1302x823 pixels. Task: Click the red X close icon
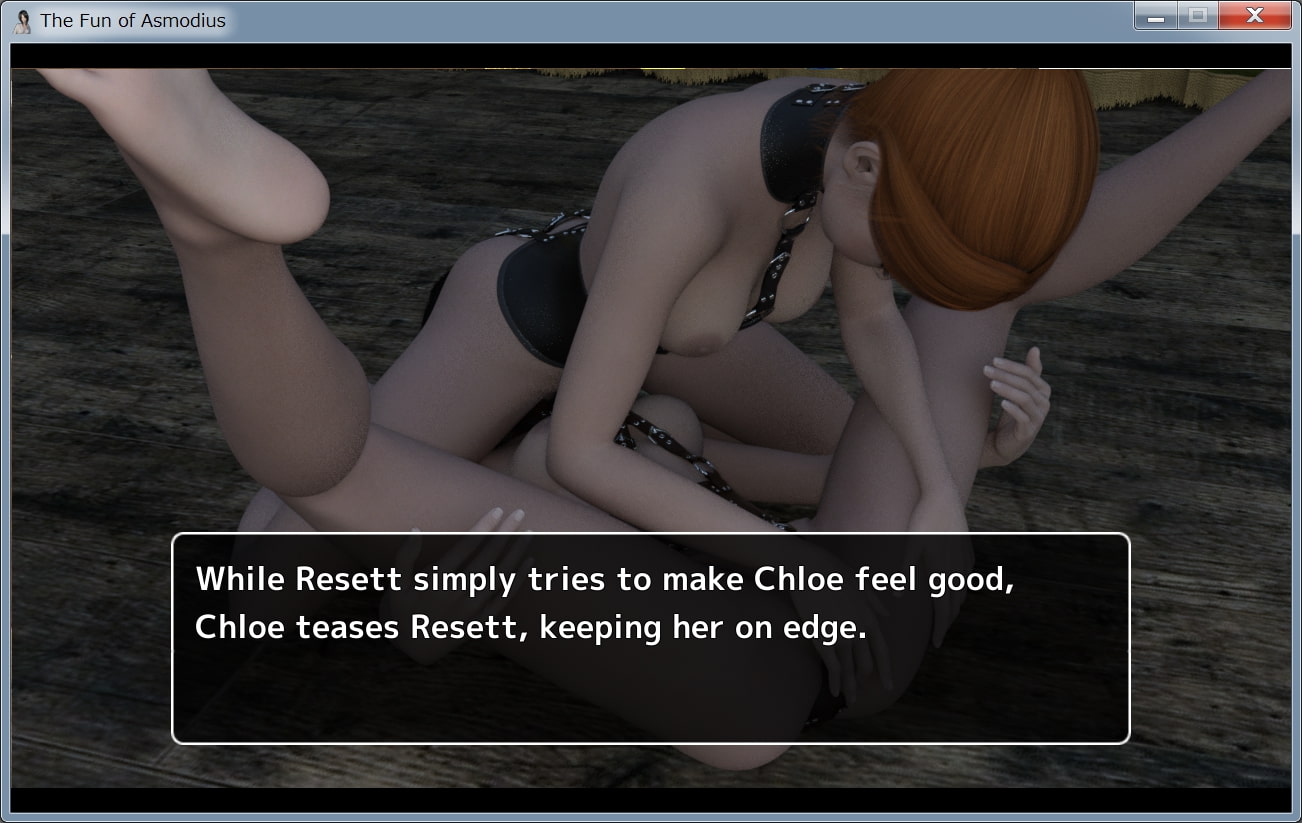click(1254, 16)
